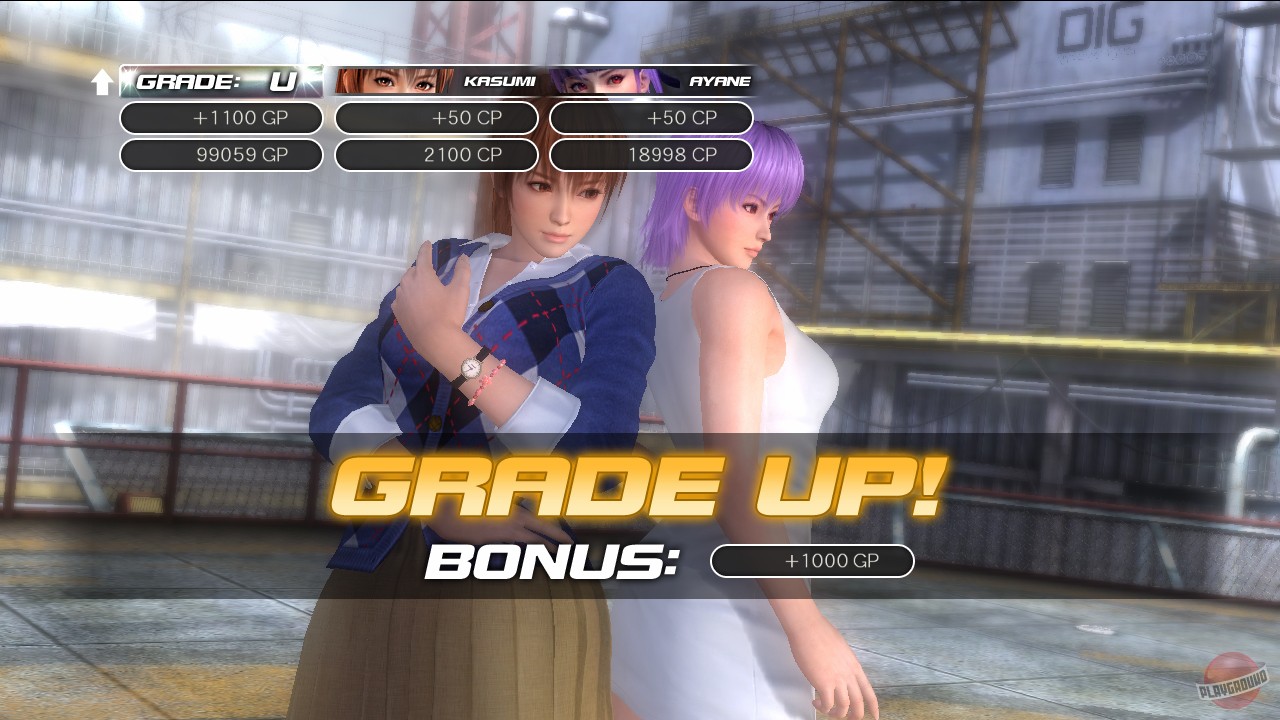Viewport: 1280px width, 720px height.
Task: Expand the 99059 GP total display
Action: [221, 155]
